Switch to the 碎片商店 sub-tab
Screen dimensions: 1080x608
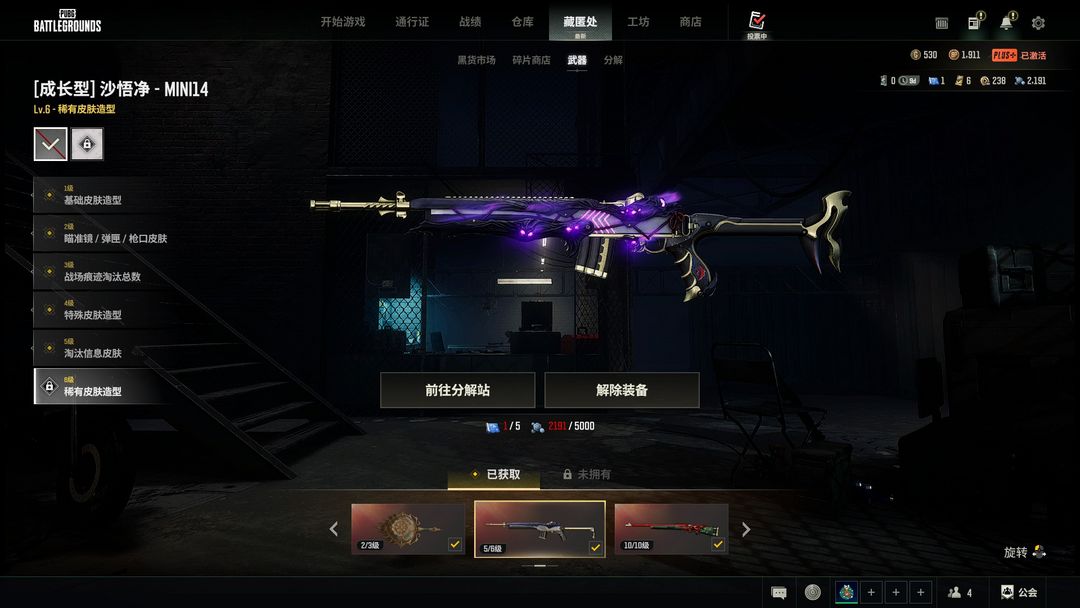[x=531, y=60]
